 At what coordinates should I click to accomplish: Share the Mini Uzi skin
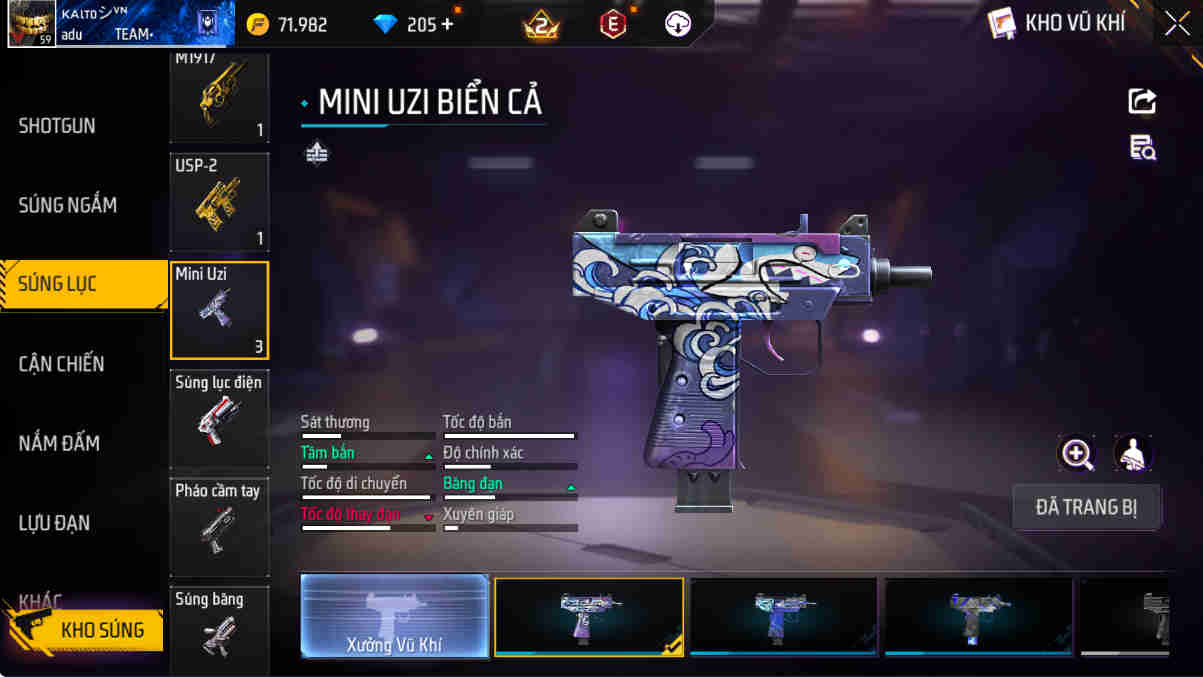[1142, 101]
